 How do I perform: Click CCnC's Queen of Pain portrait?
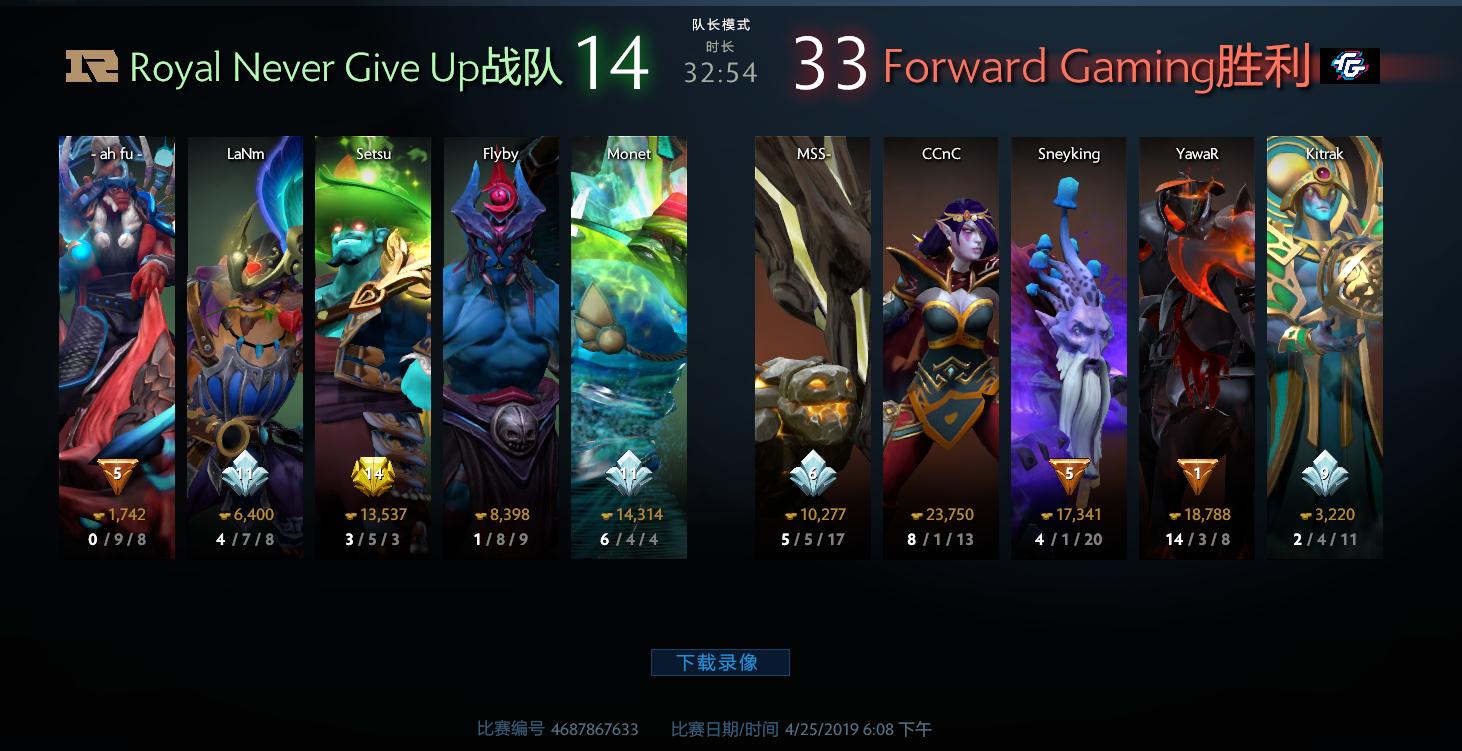(x=940, y=300)
